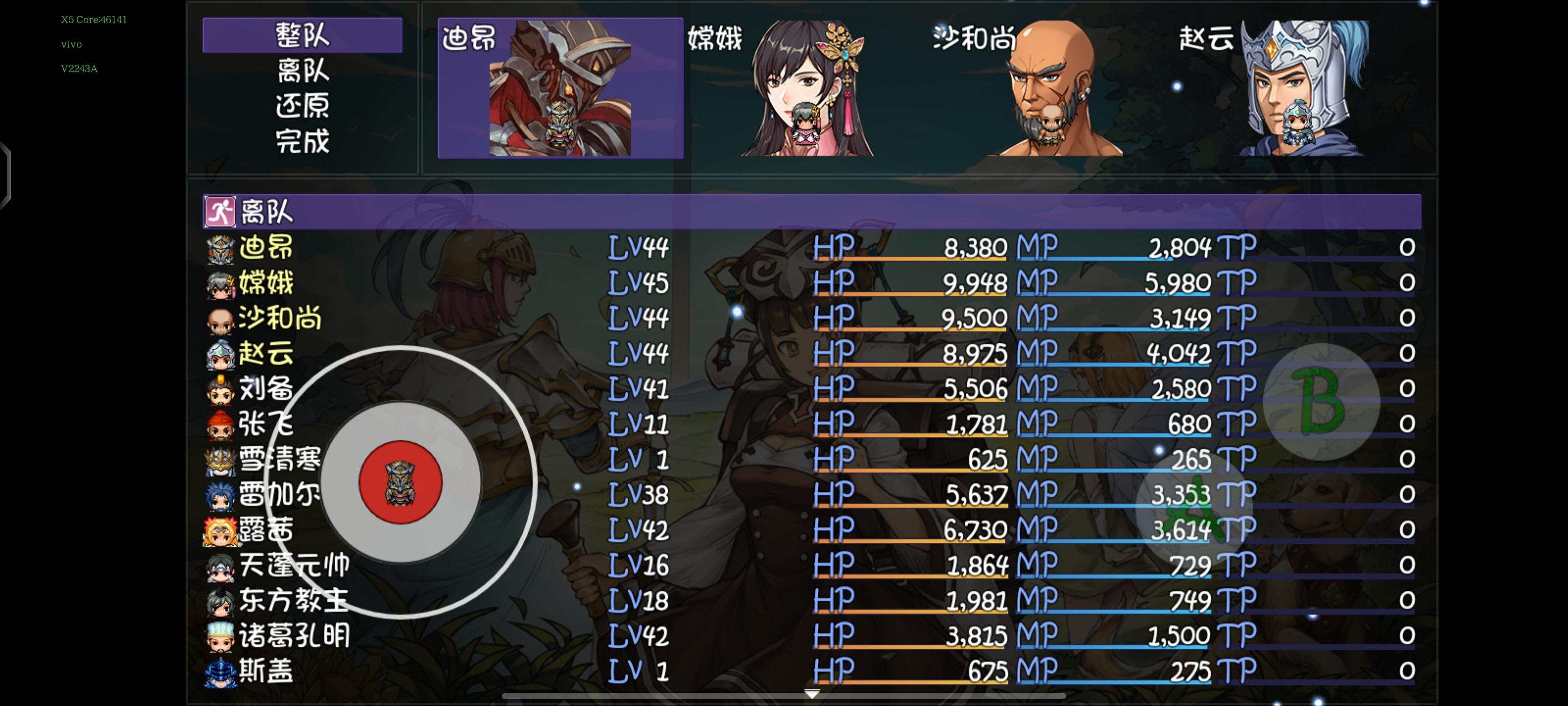1568x706 pixels.
Task: Tap the red center of the virtual joystick
Action: (x=402, y=482)
